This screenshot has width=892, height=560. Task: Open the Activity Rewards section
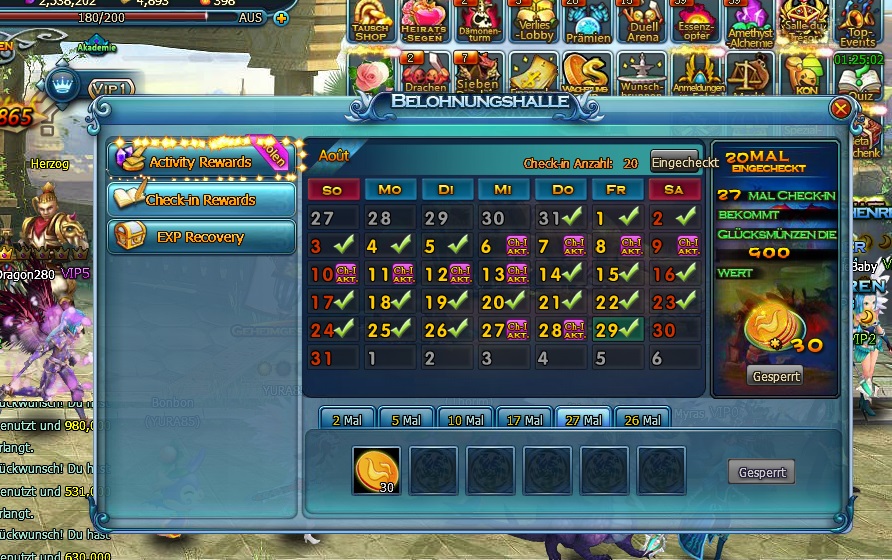[x=200, y=161]
